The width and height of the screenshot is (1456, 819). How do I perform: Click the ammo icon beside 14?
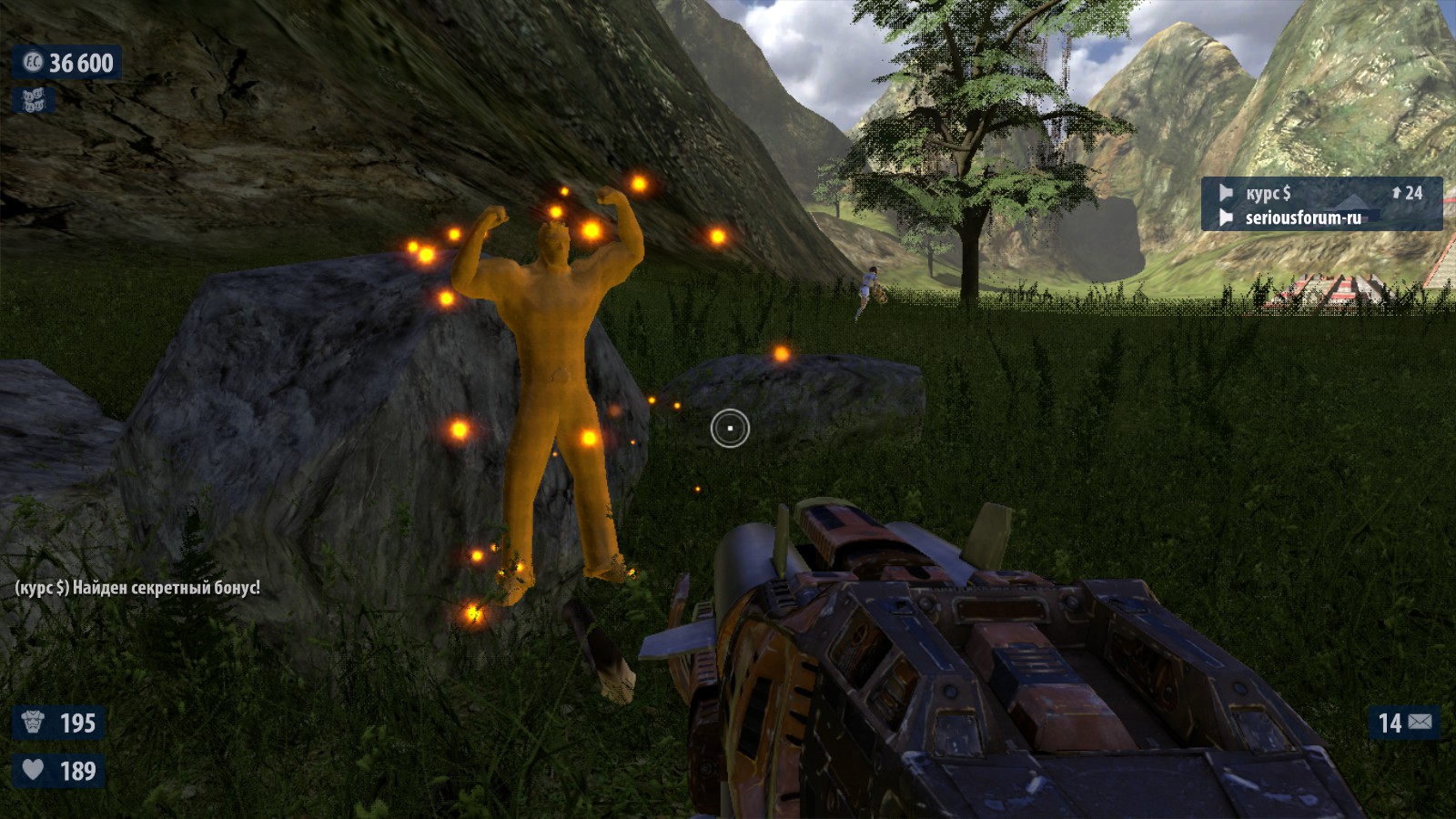(x=1421, y=723)
